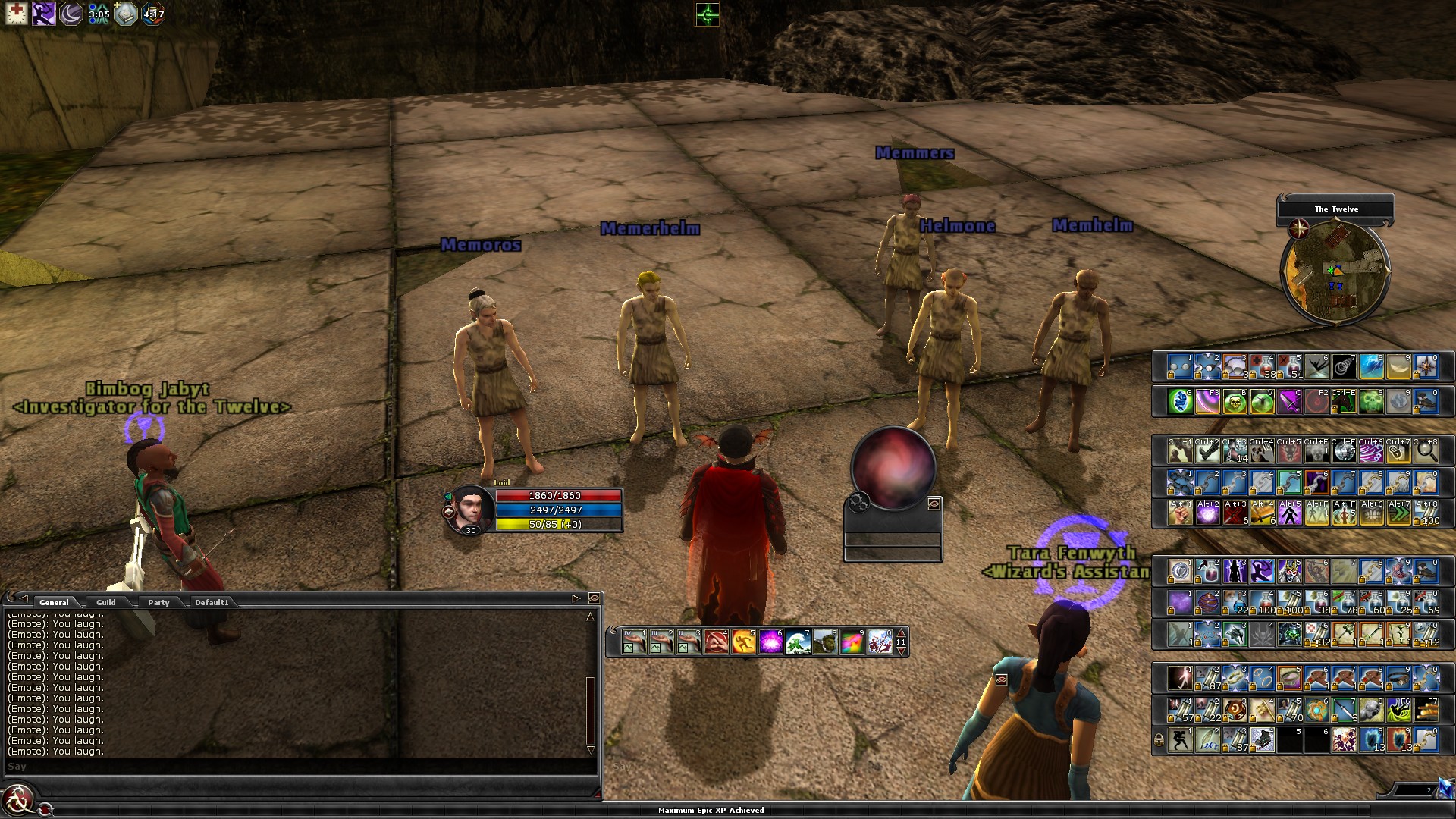The image size is (1456, 819).
Task: Toggle the purple combat stance icon top-left
Action: coord(43,14)
